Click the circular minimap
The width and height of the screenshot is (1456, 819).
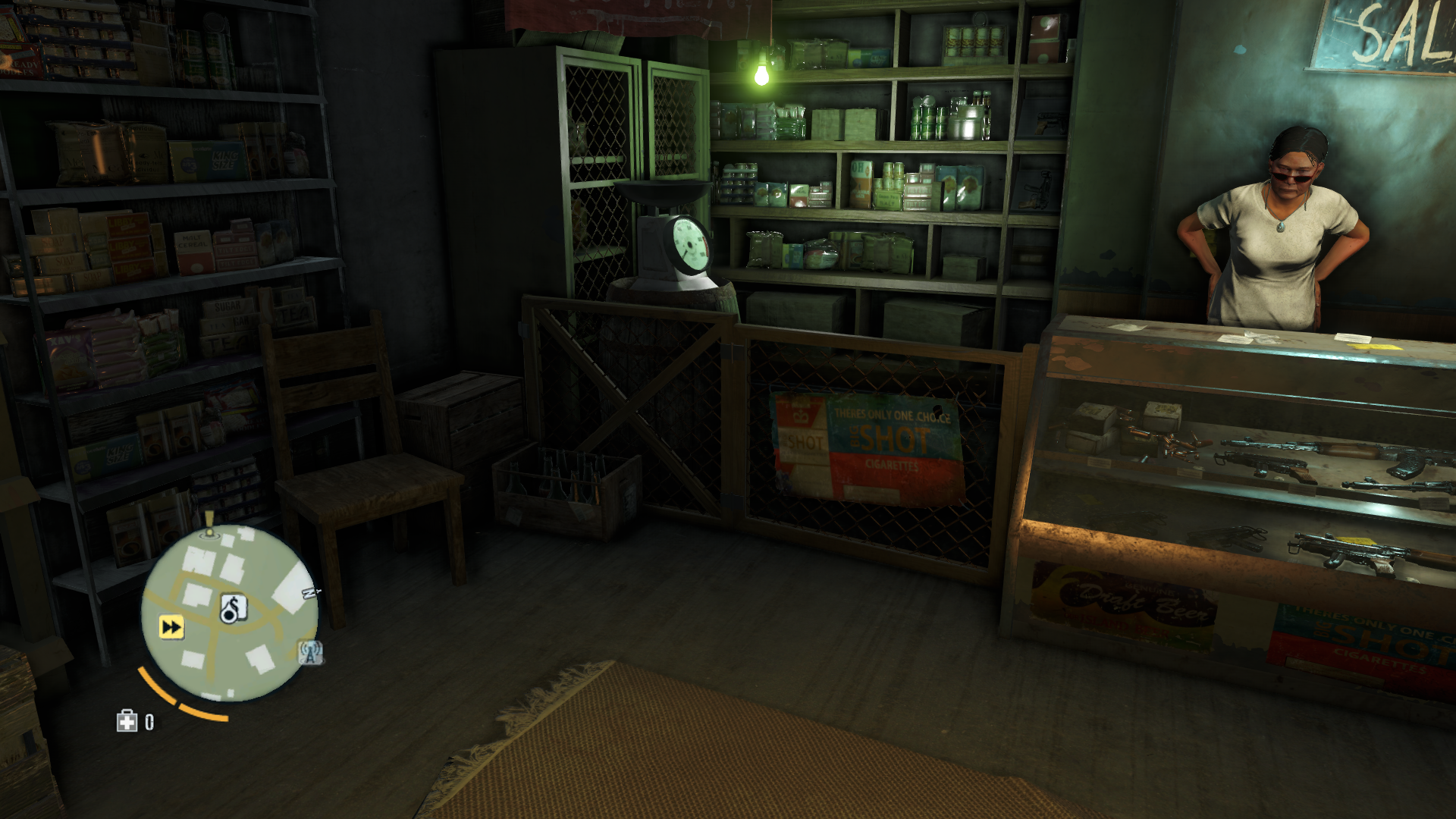[x=229, y=613]
